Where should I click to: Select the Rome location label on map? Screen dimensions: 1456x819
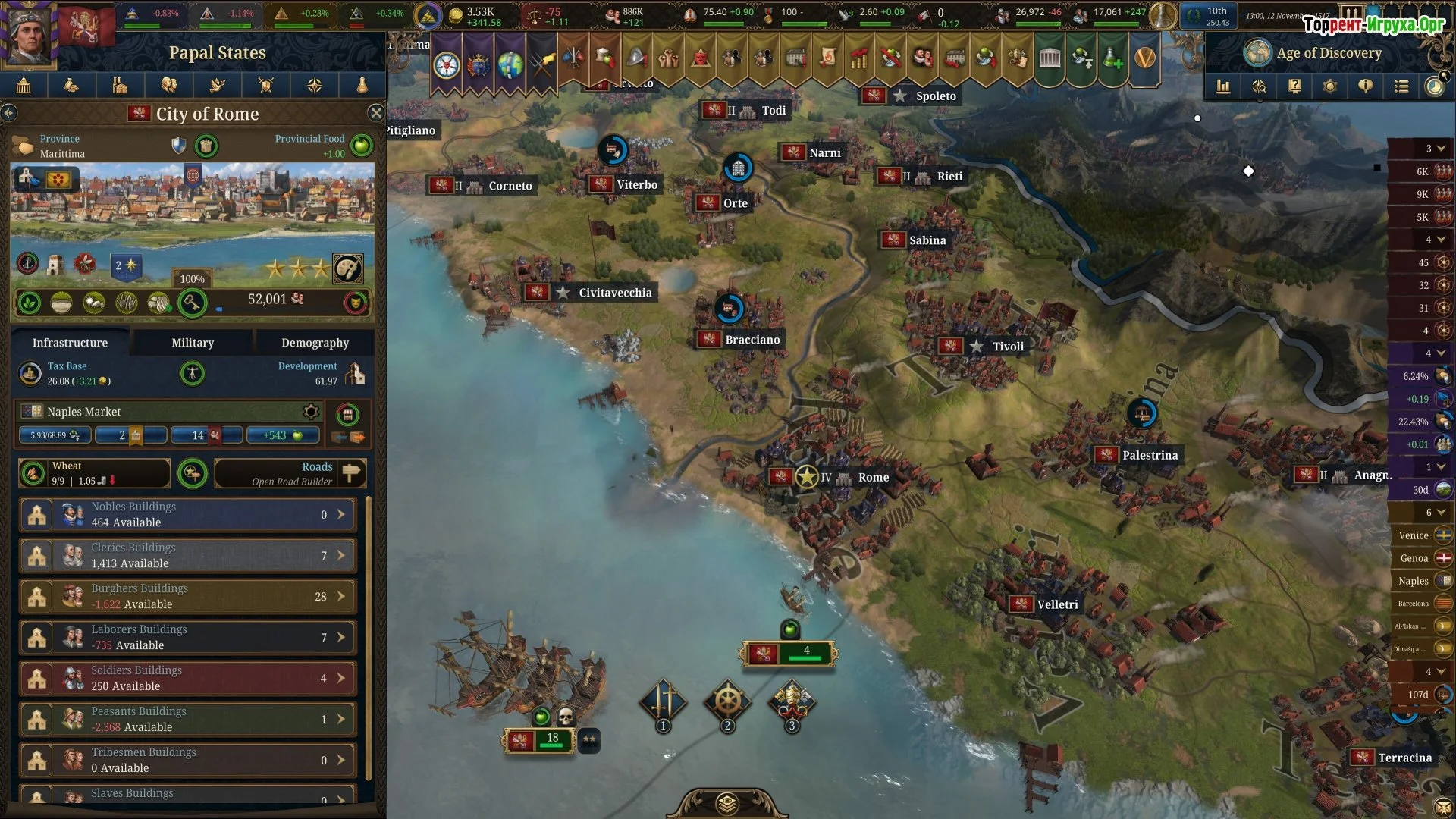click(873, 478)
